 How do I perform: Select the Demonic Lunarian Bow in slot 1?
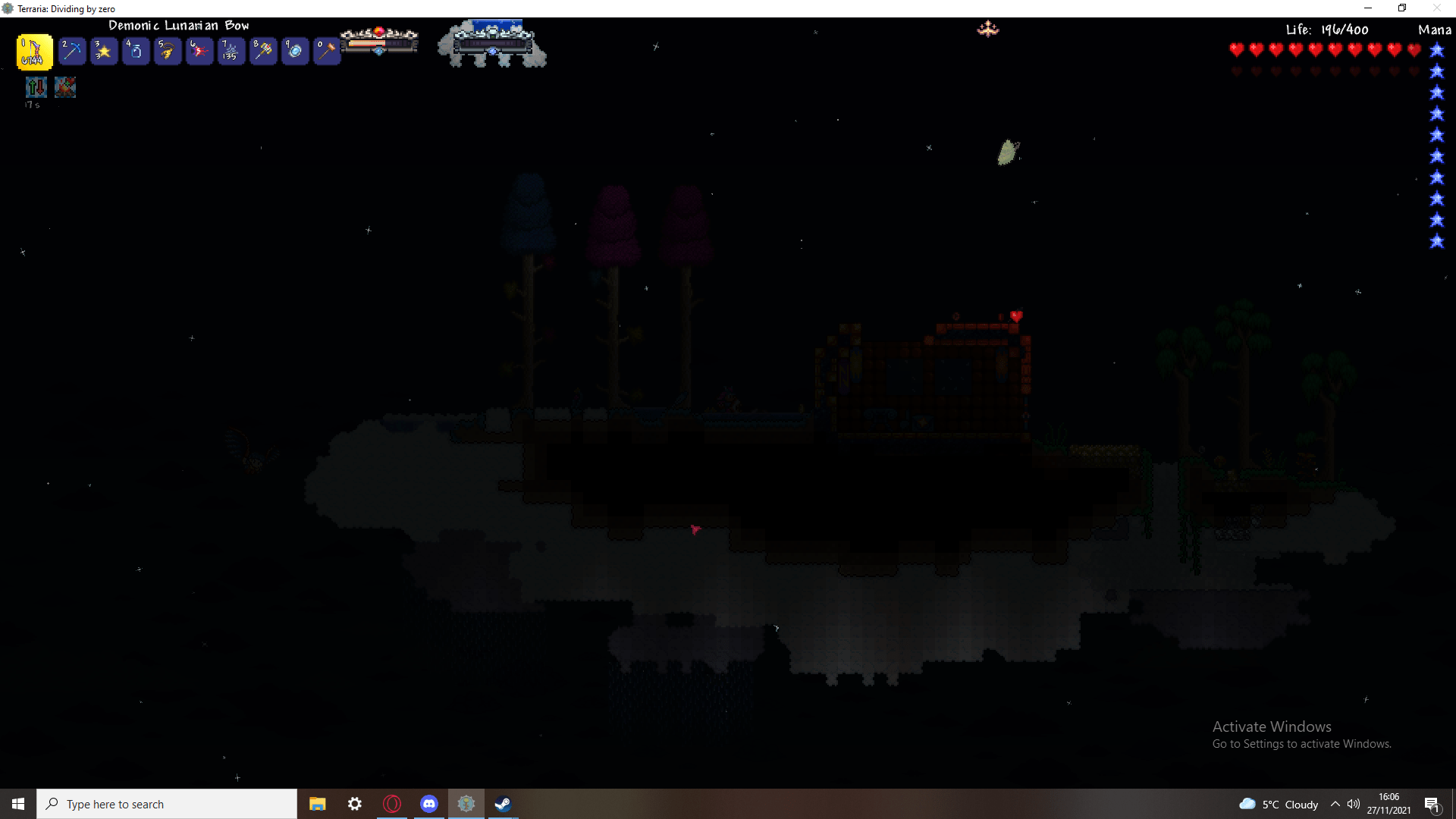pyautogui.click(x=33, y=52)
